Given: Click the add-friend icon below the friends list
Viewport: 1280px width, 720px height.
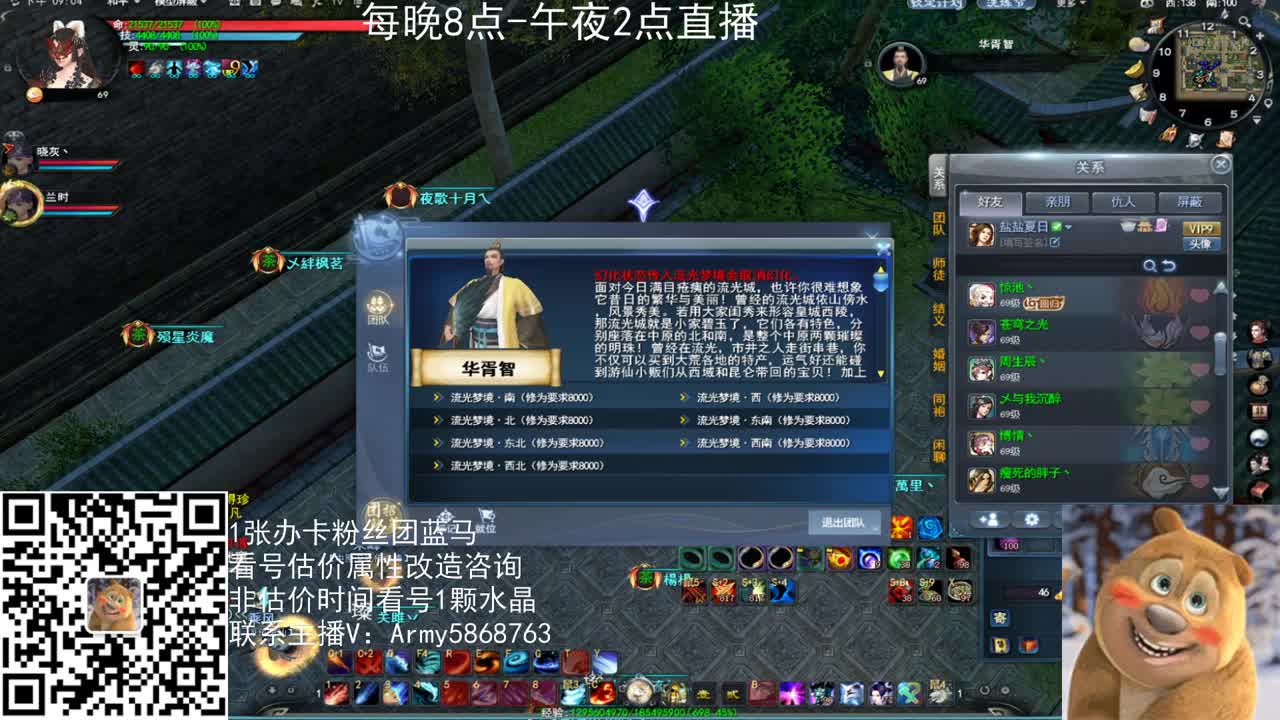Looking at the screenshot, I should pyautogui.click(x=991, y=518).
